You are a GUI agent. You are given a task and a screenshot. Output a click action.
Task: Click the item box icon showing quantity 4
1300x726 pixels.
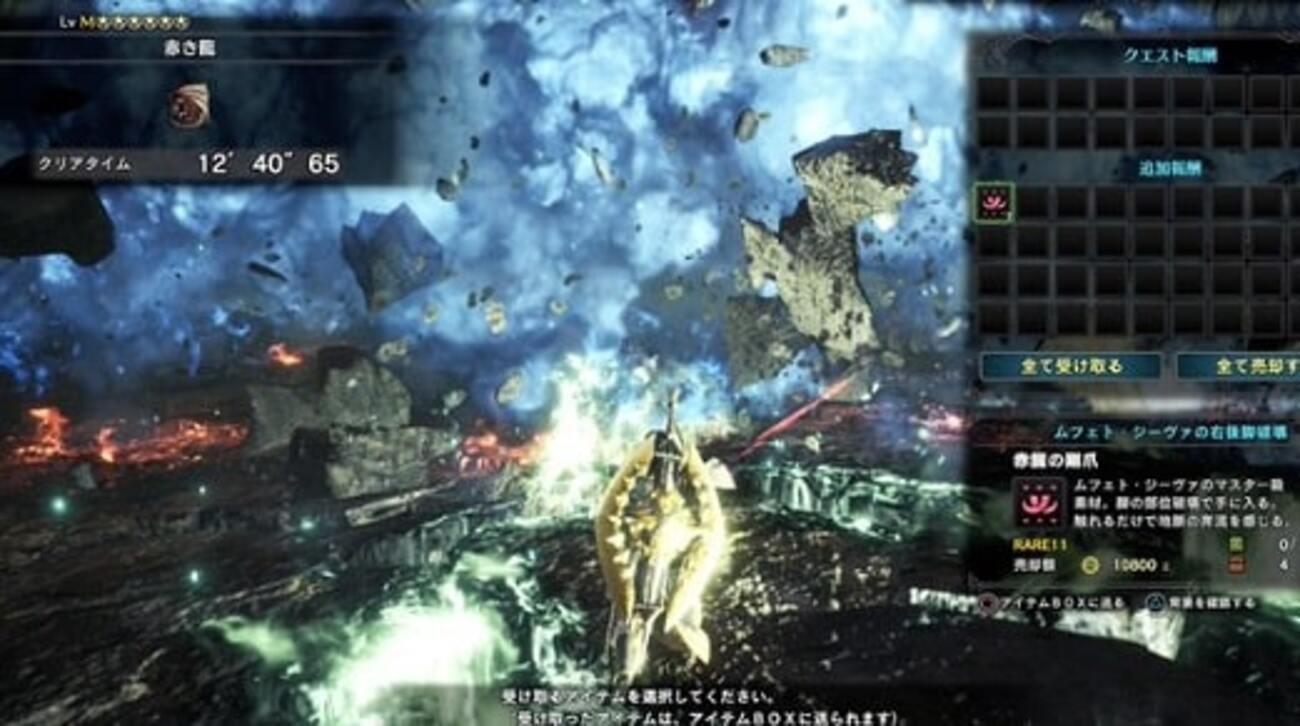(x=1235, y=564)
